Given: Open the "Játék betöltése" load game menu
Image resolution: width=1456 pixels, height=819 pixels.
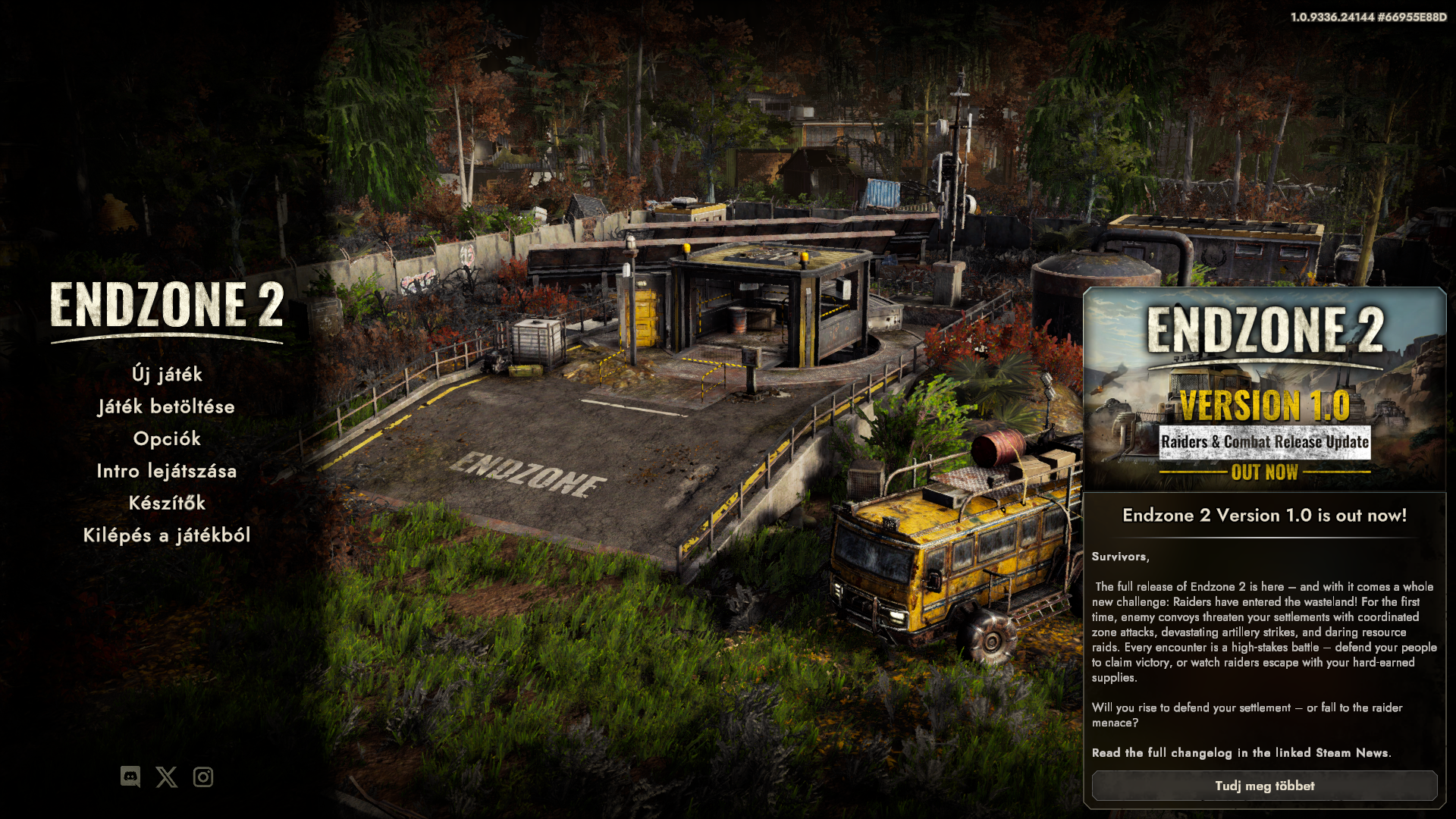Looking at the screenshot, I should [x=167, y=407].
